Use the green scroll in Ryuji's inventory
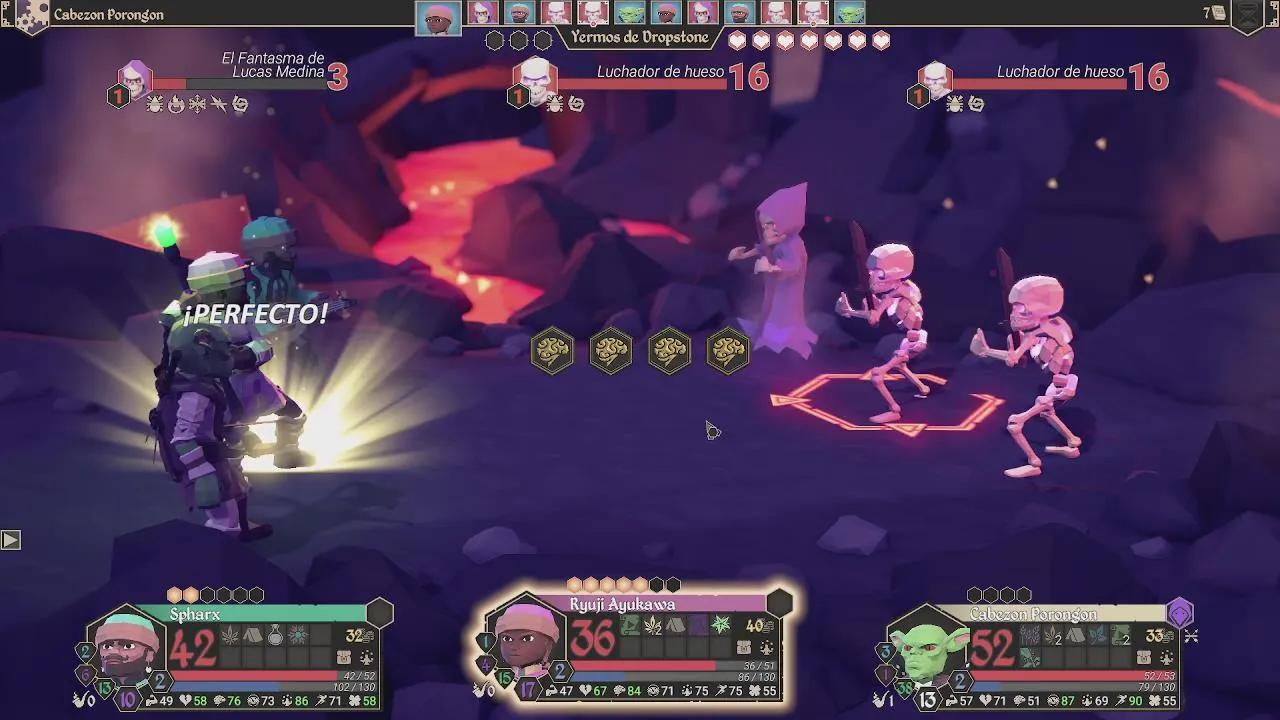This screenshot has width=1280, height=720. point(631,626)
